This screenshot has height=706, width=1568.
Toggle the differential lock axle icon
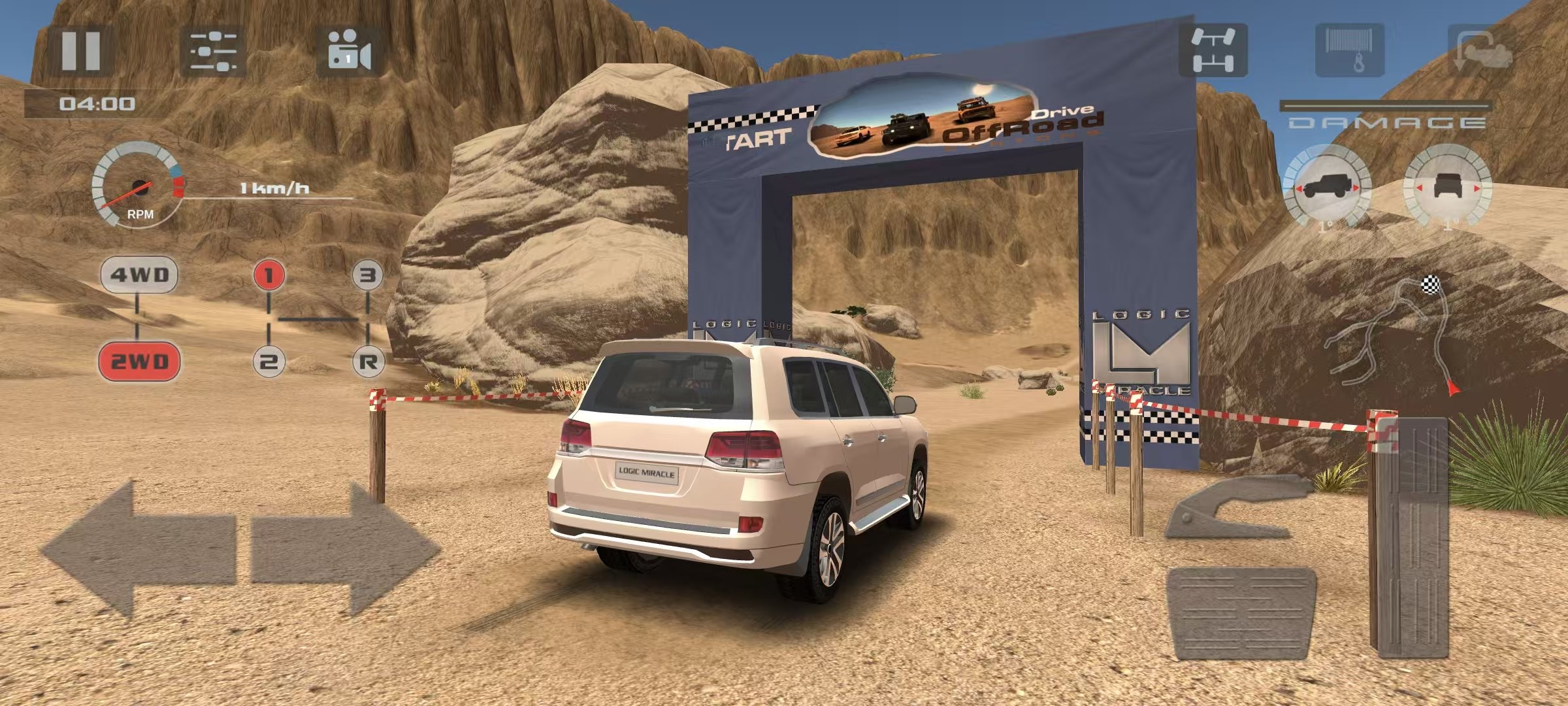tap(1213, 50)
